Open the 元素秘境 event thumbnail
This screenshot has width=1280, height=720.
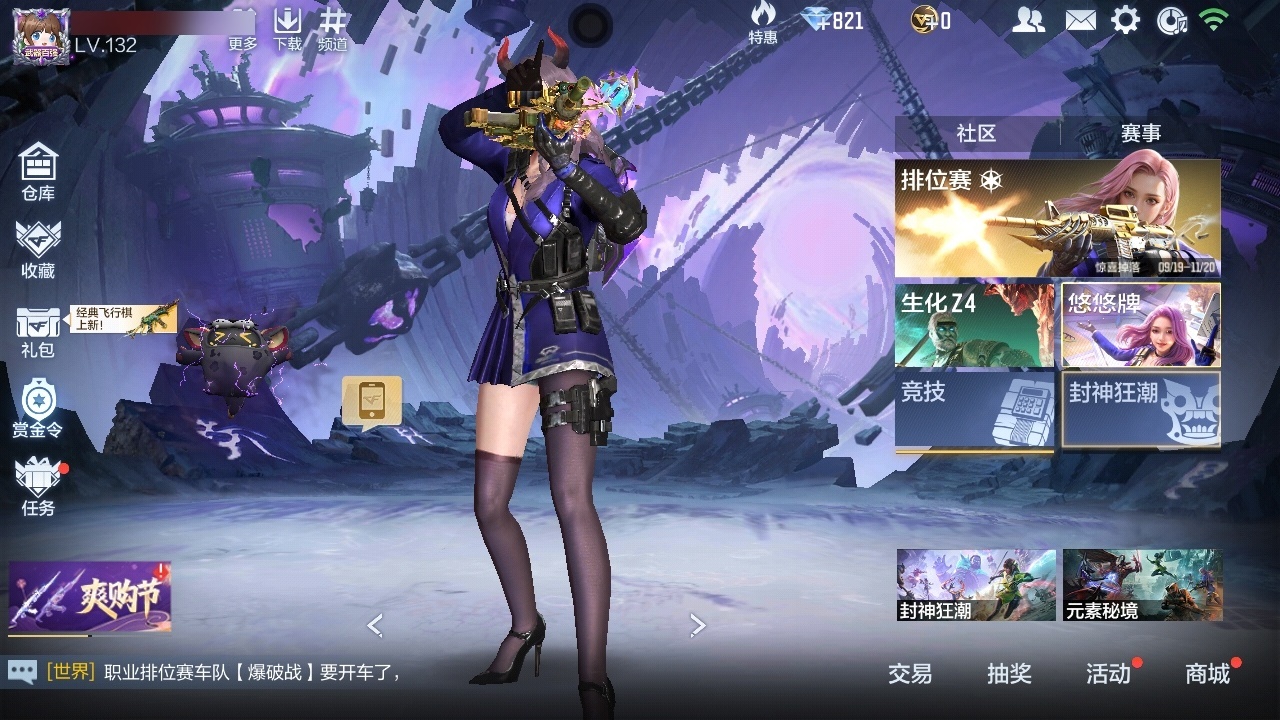(1142, 584)
